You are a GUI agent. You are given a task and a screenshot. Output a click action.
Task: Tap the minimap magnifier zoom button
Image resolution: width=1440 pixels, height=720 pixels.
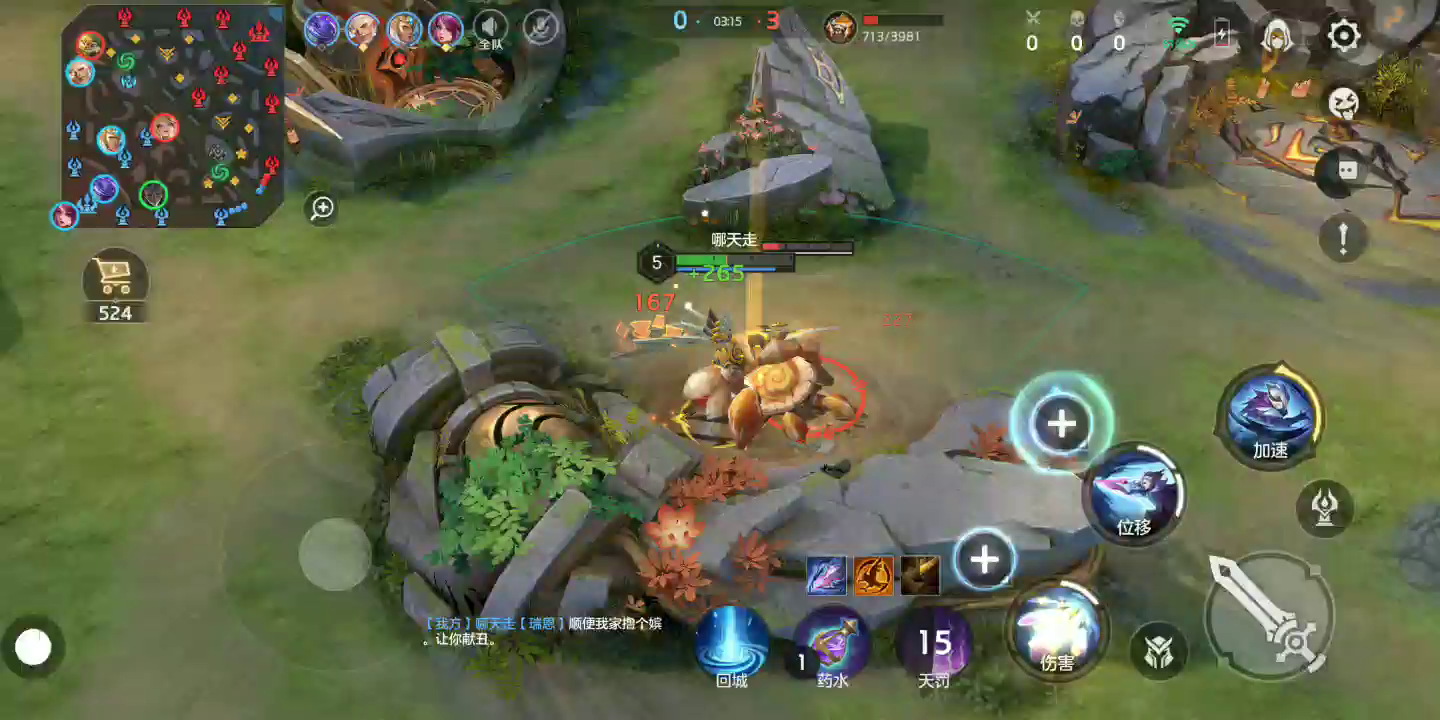tap(322, 208)
